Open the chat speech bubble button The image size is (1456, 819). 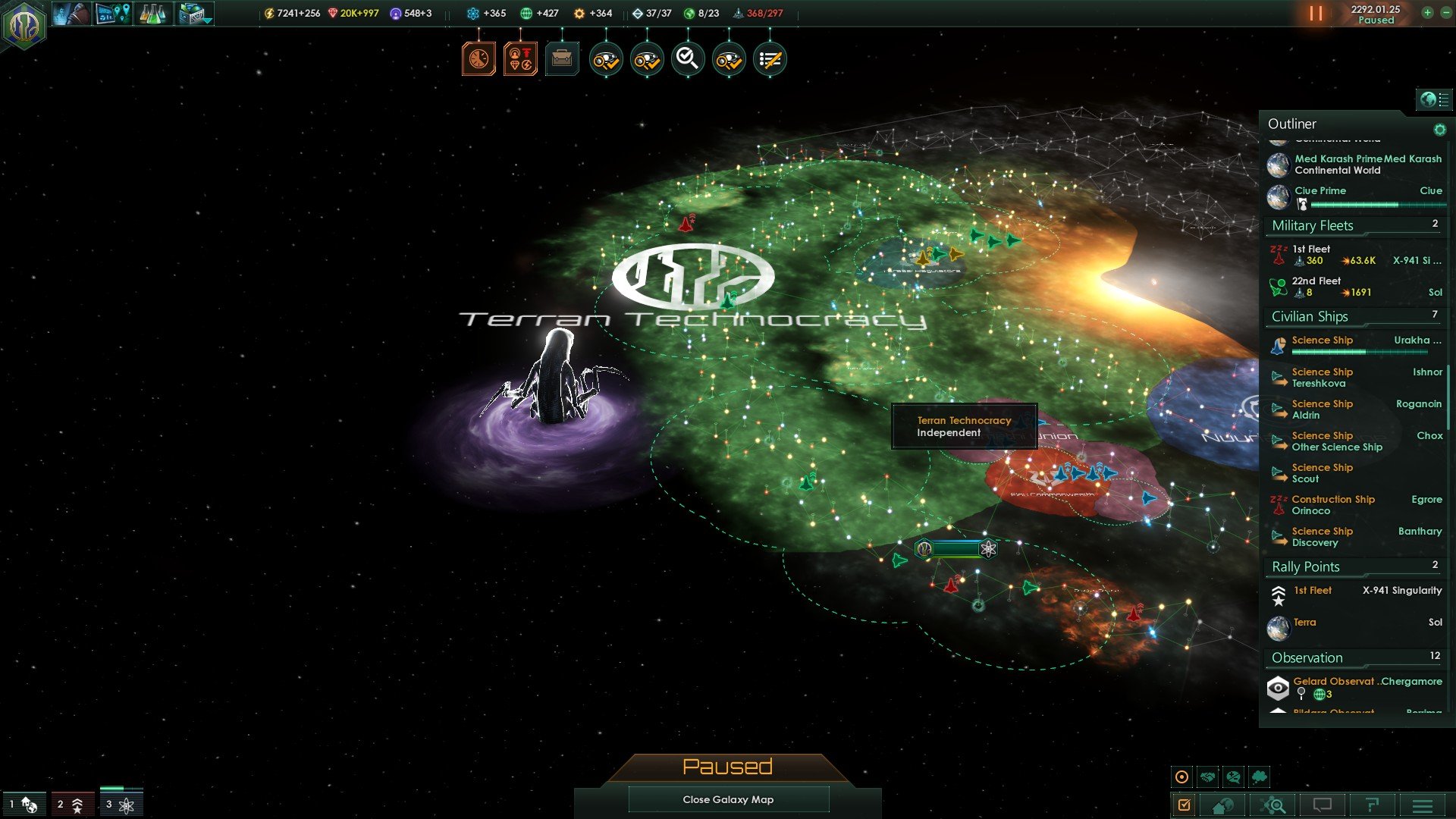point(1322,805)
